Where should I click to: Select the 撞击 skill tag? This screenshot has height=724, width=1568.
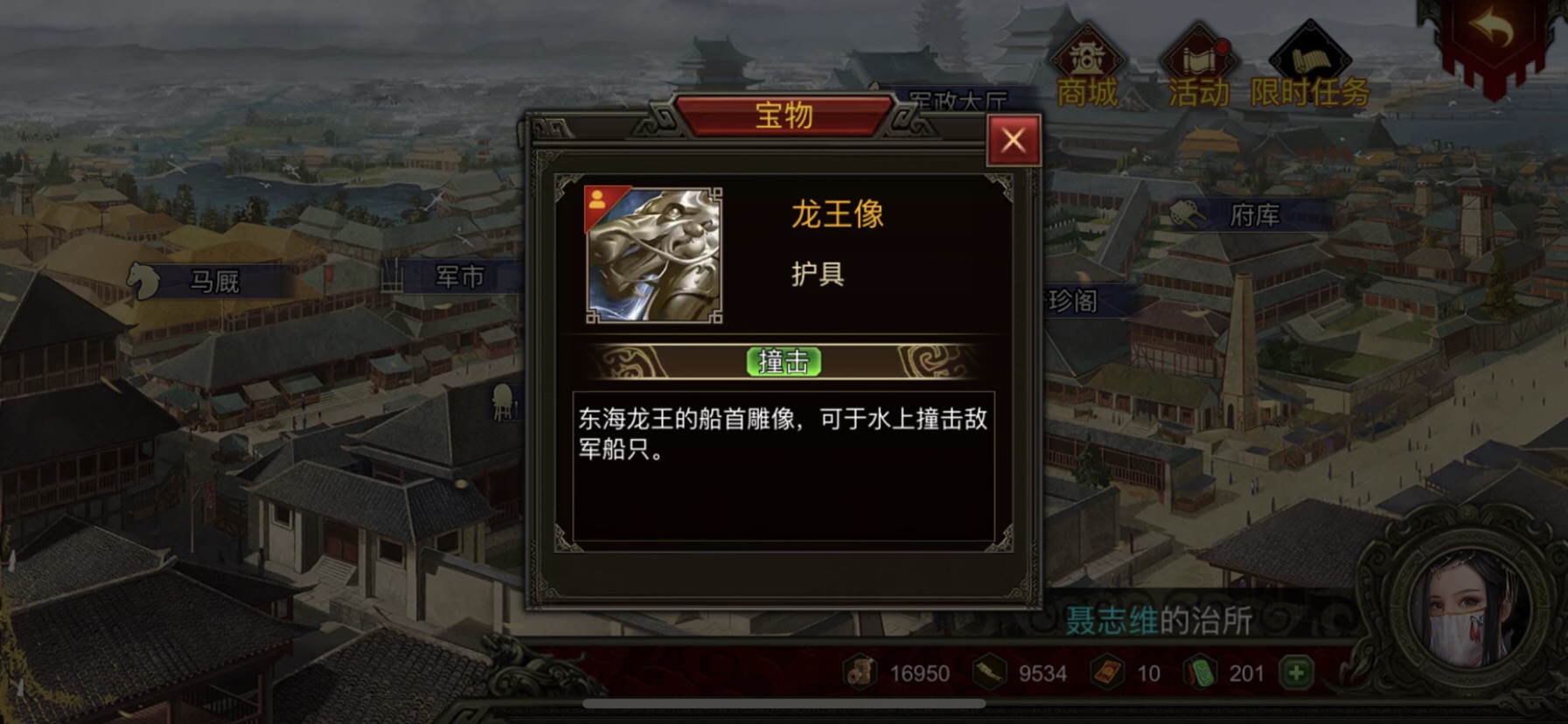click(783, 360)
